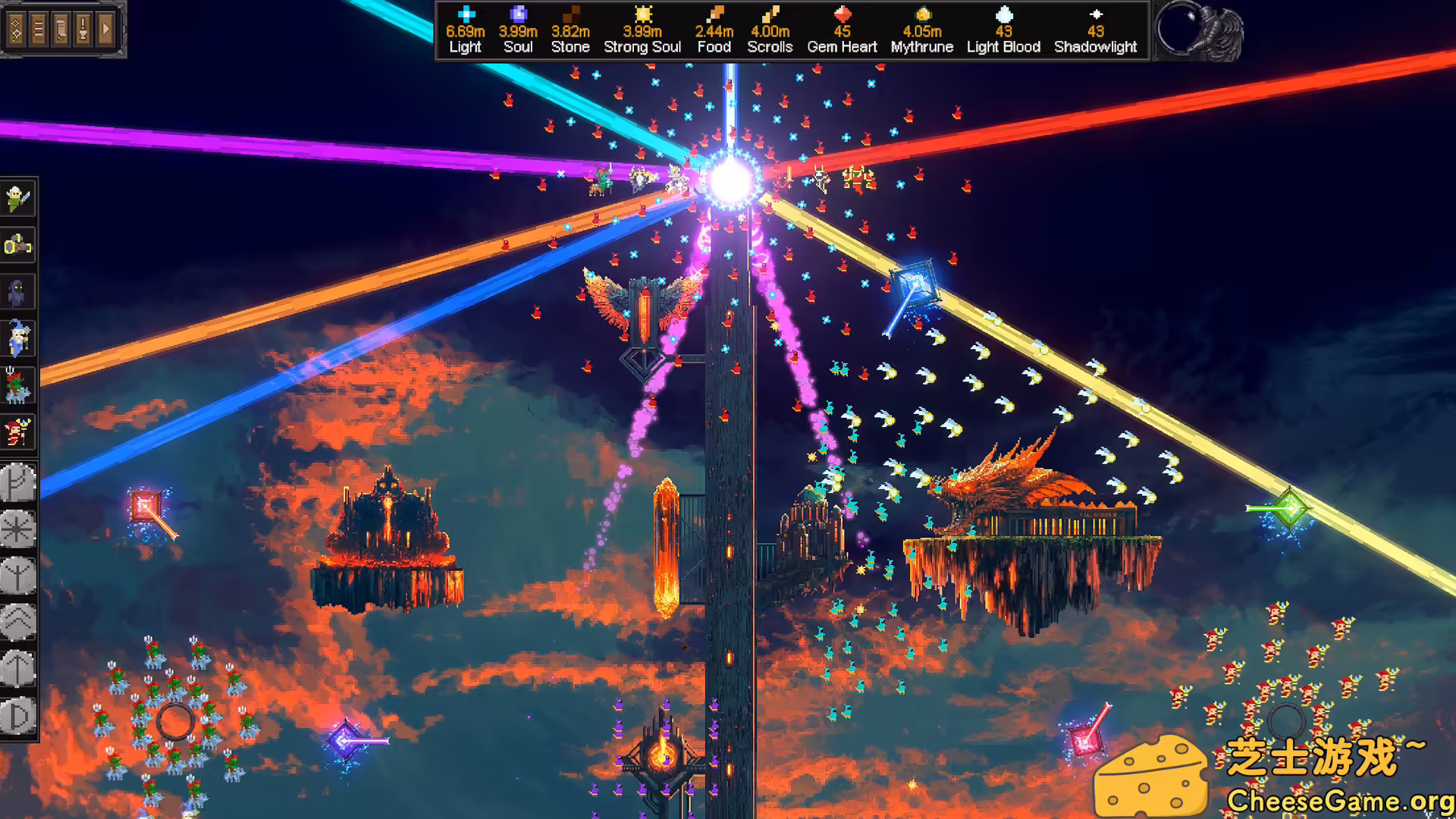1456x819 pixels.
Task: Click the glowing orb where the beams converge
Action: [x=730, y=178]
